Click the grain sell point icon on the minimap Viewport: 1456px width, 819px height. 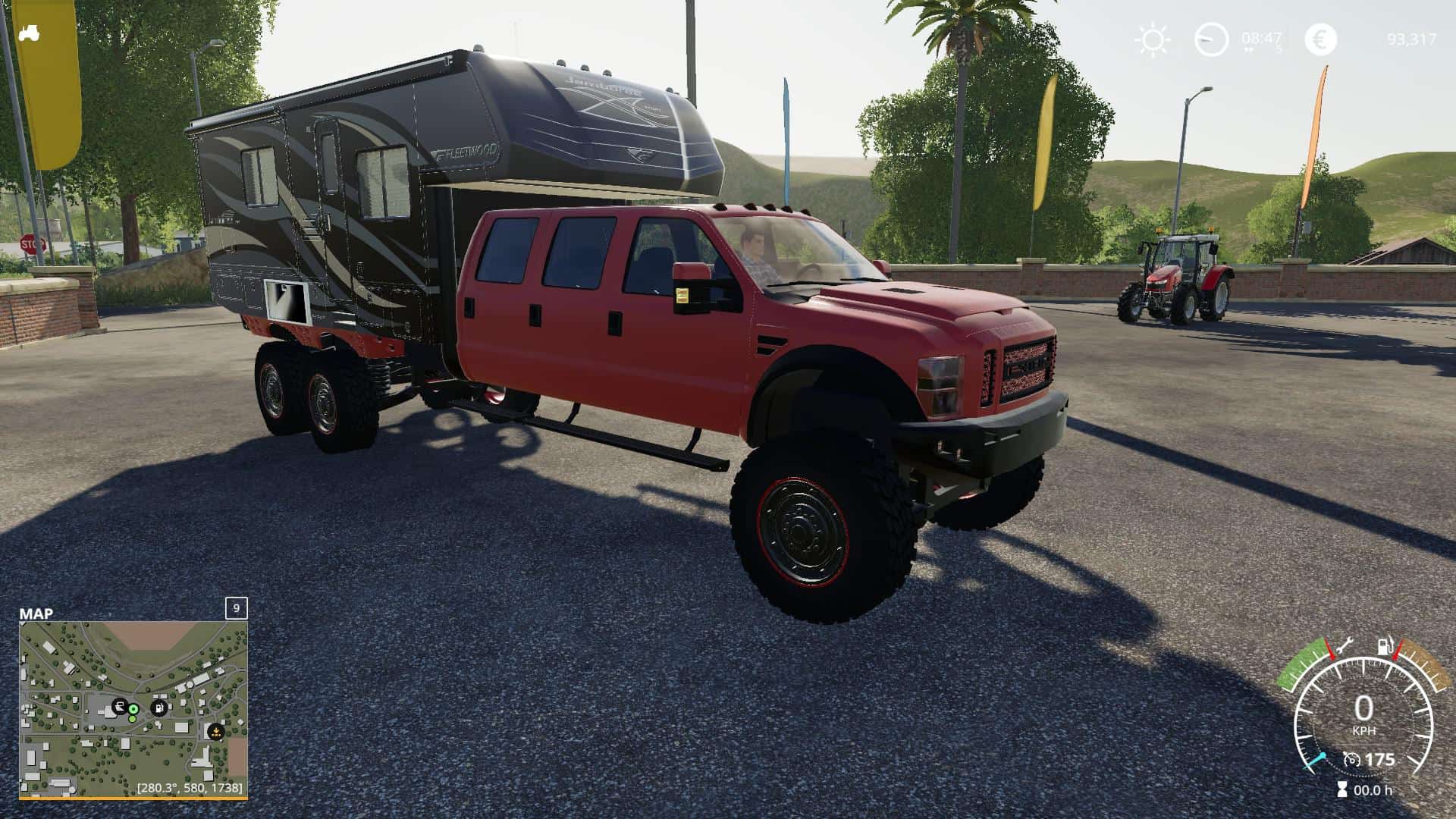[215, 732]
